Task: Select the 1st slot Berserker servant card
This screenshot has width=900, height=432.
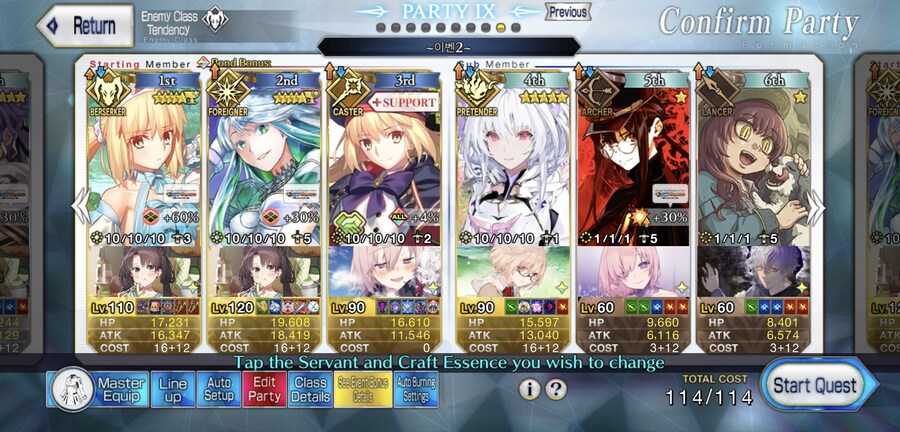Action: coord(144,160)
